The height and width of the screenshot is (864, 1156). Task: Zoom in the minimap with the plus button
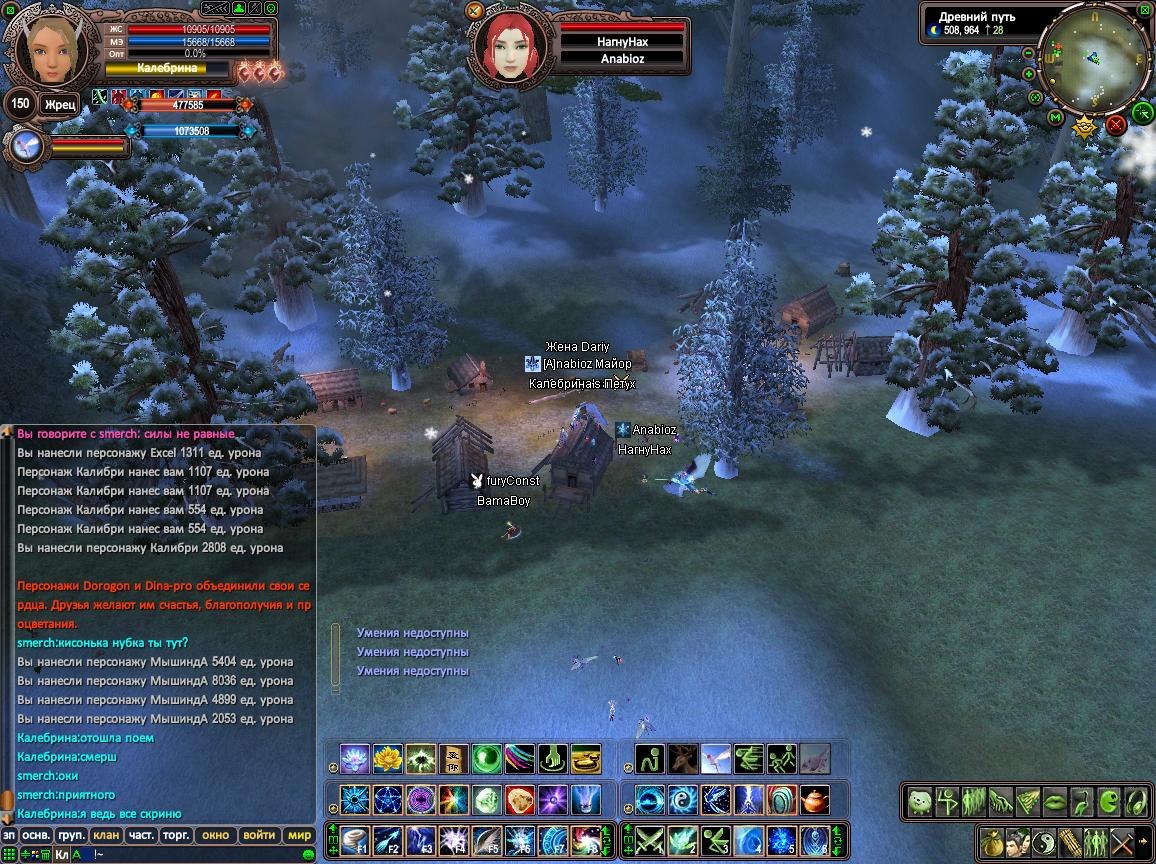[1029, 73]
